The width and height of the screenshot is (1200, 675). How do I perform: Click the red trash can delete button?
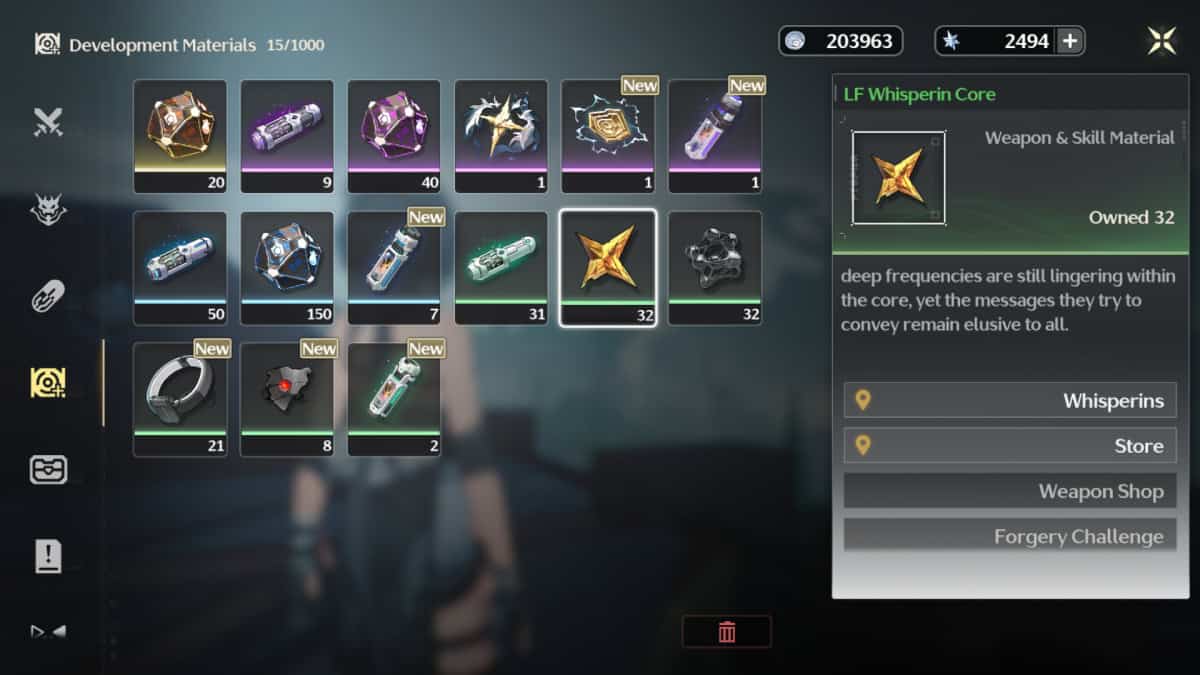click(727, 631)
